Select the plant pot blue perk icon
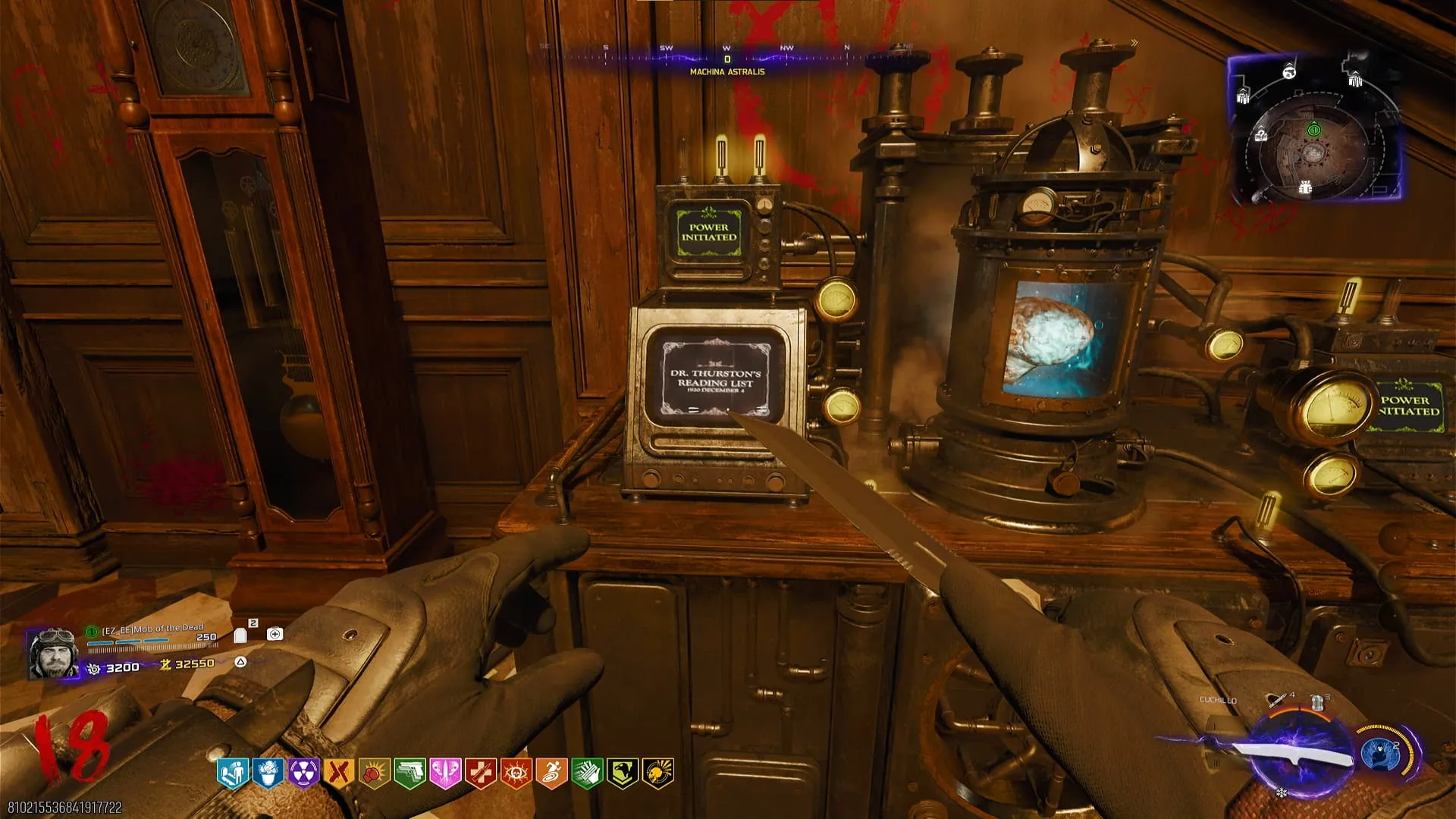1456x819 pixels. 268,773
